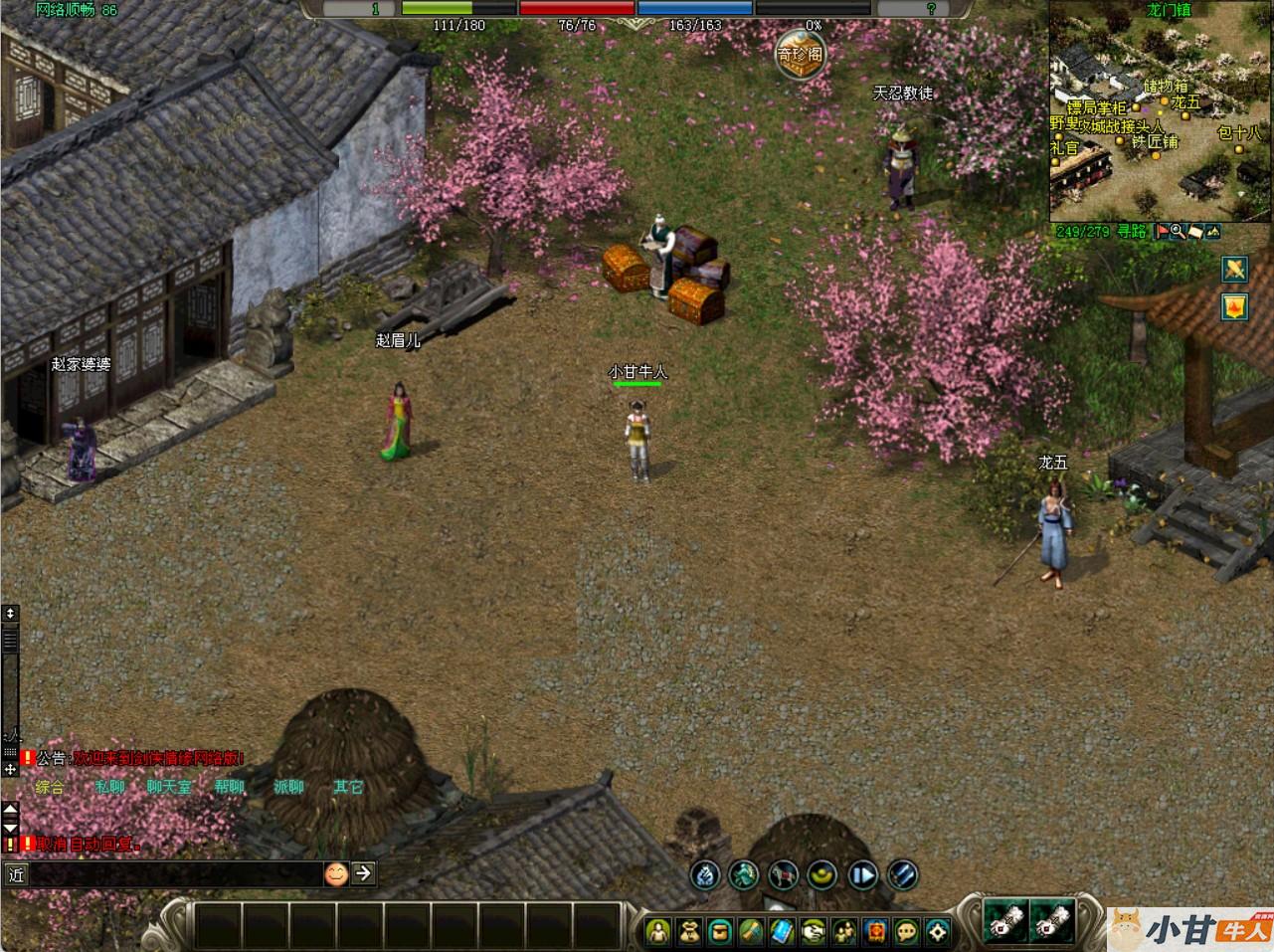The width and height of the screenshot is (1274, 952).
Task: Select the 帮聊 guild chat tab
Action: [x=229, y=787]
